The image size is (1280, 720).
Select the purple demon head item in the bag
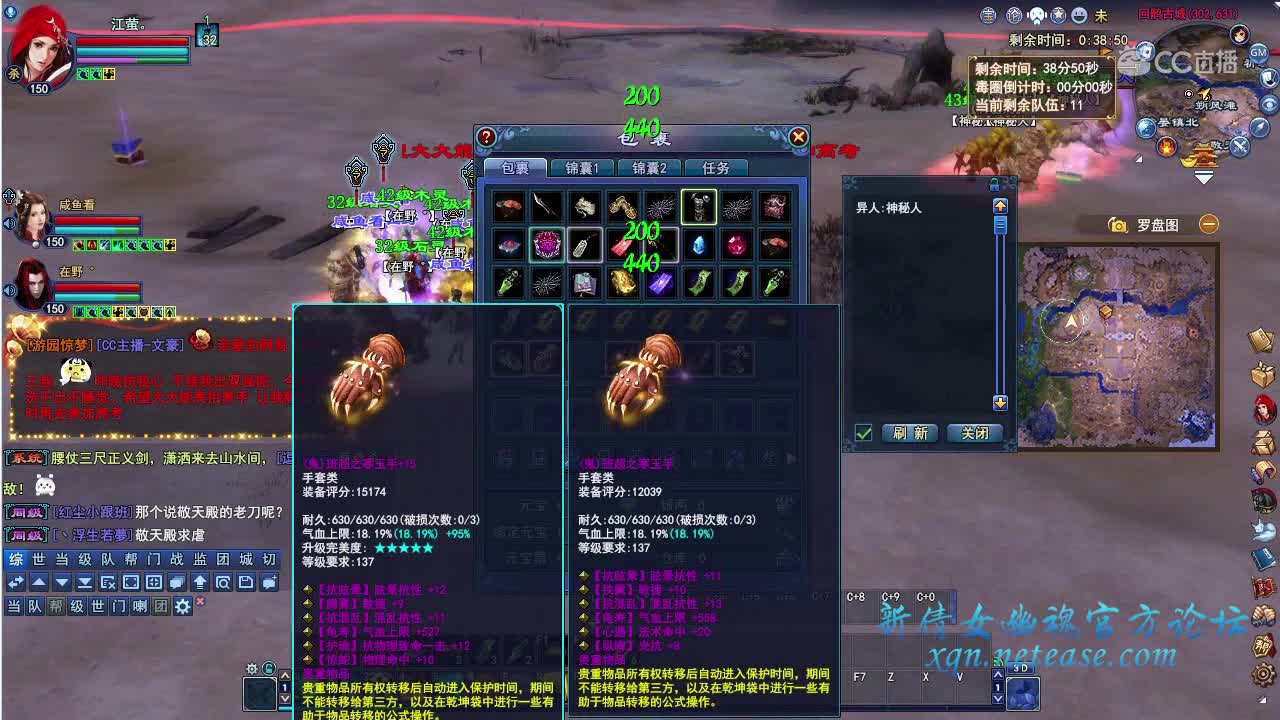pyautogui.click(x=545, y=245)
